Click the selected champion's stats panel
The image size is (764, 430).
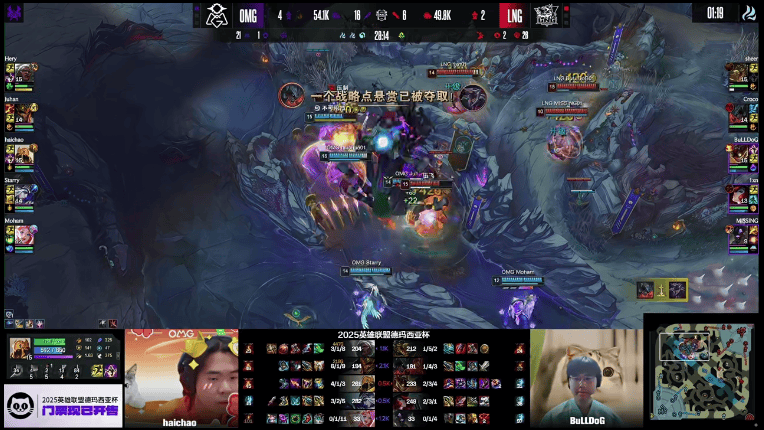(x=61, y=358)
